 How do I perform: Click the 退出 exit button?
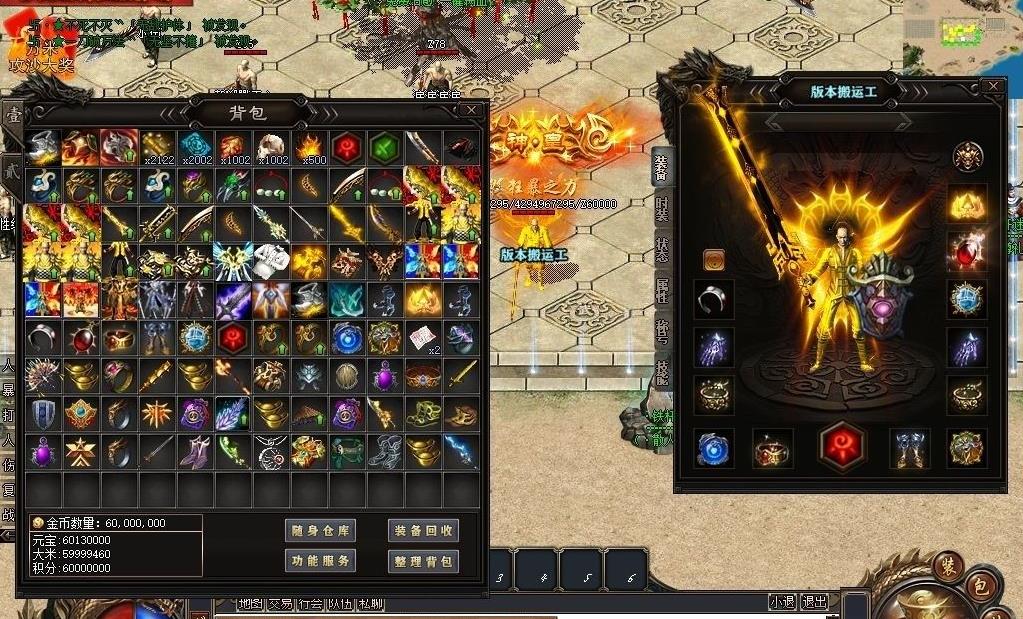click(x=814, y=602)
